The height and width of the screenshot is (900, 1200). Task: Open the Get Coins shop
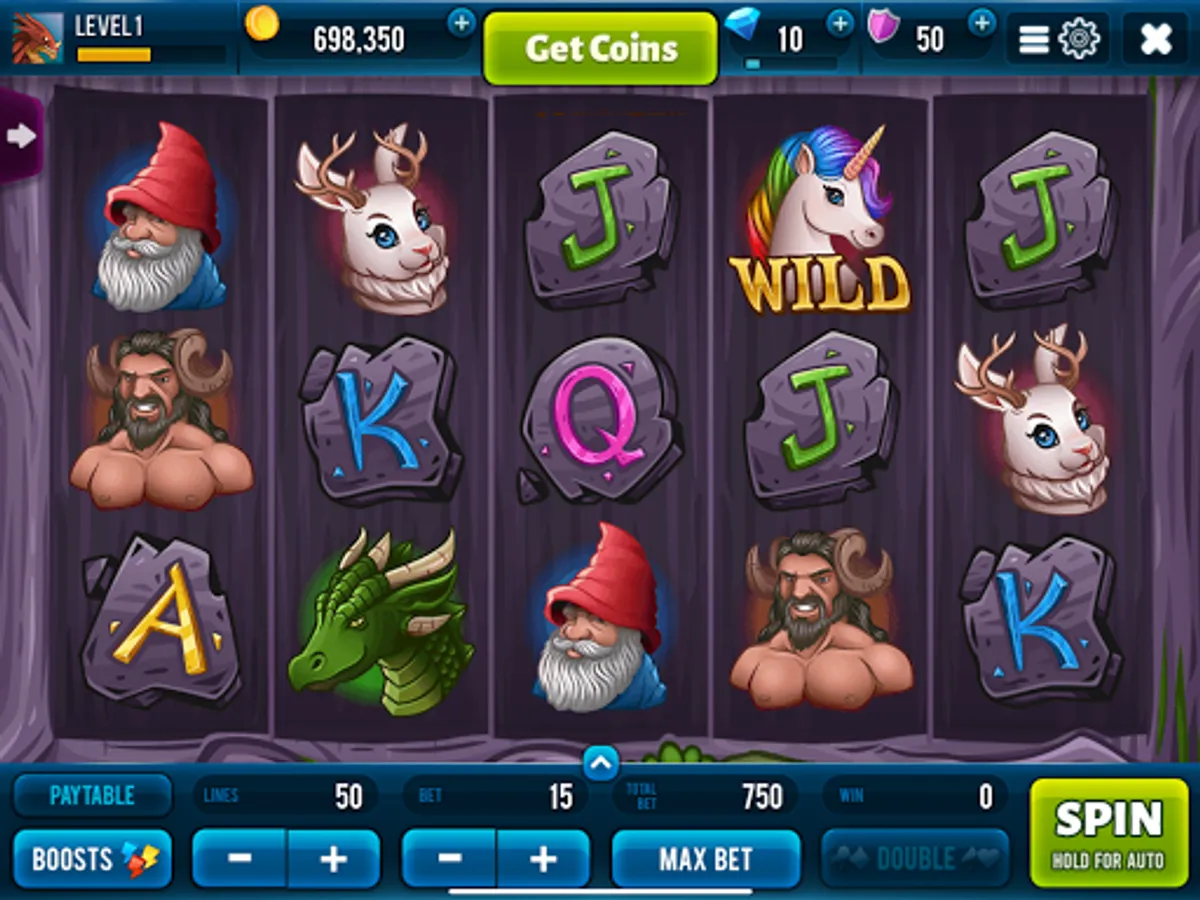[600, 48]
